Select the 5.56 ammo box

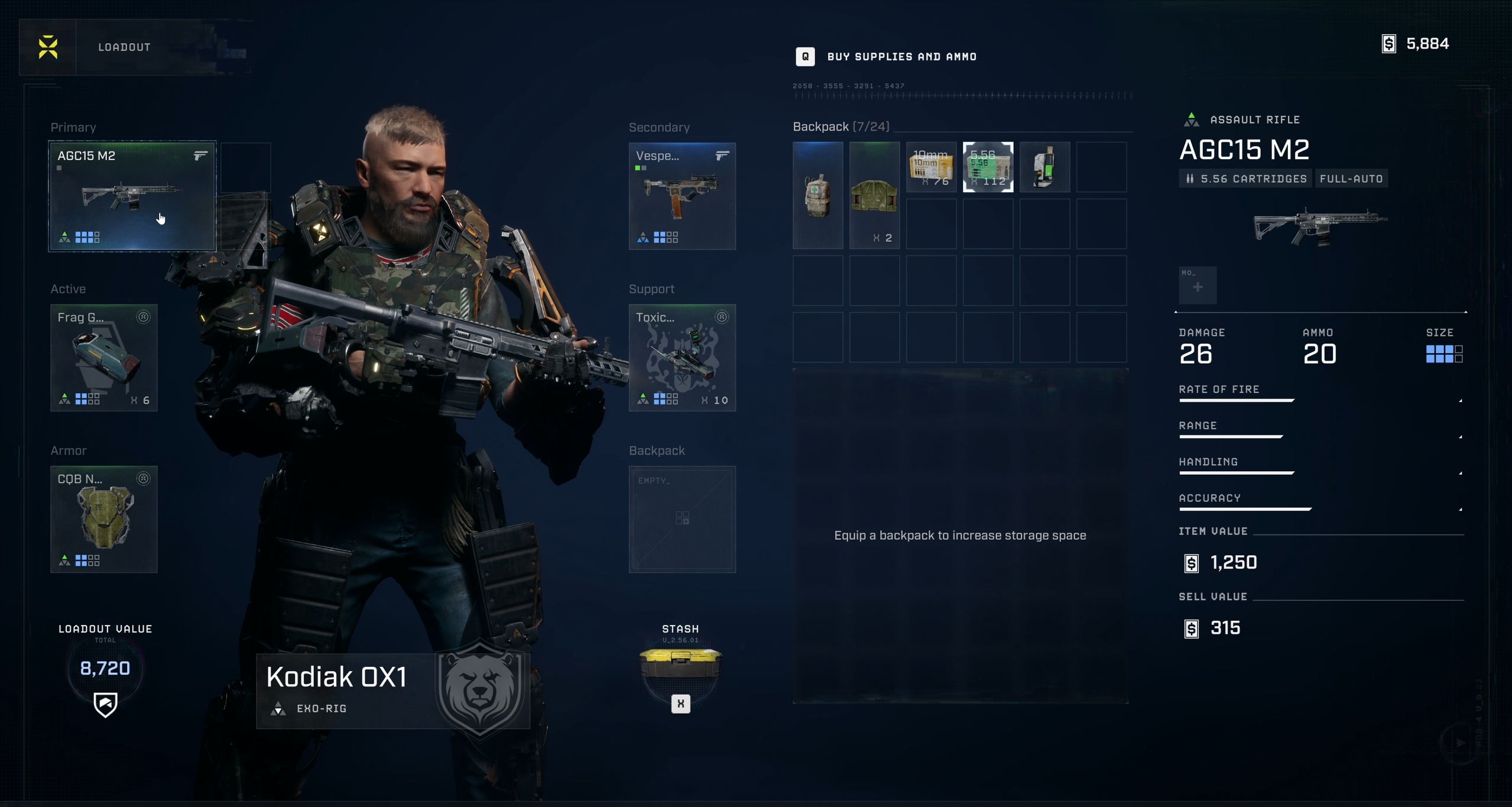click(988, 167)
